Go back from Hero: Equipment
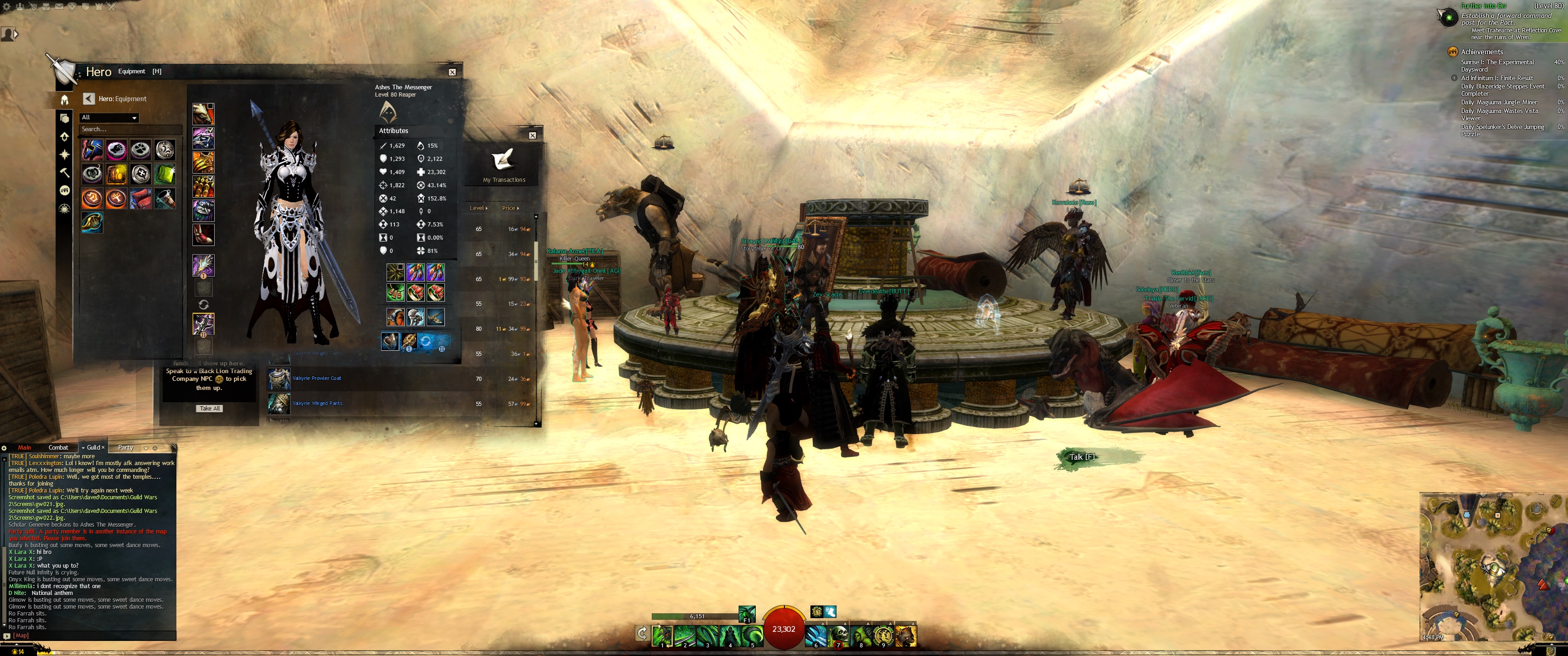This screenshot has width=1568, height=656. (89, 98)
